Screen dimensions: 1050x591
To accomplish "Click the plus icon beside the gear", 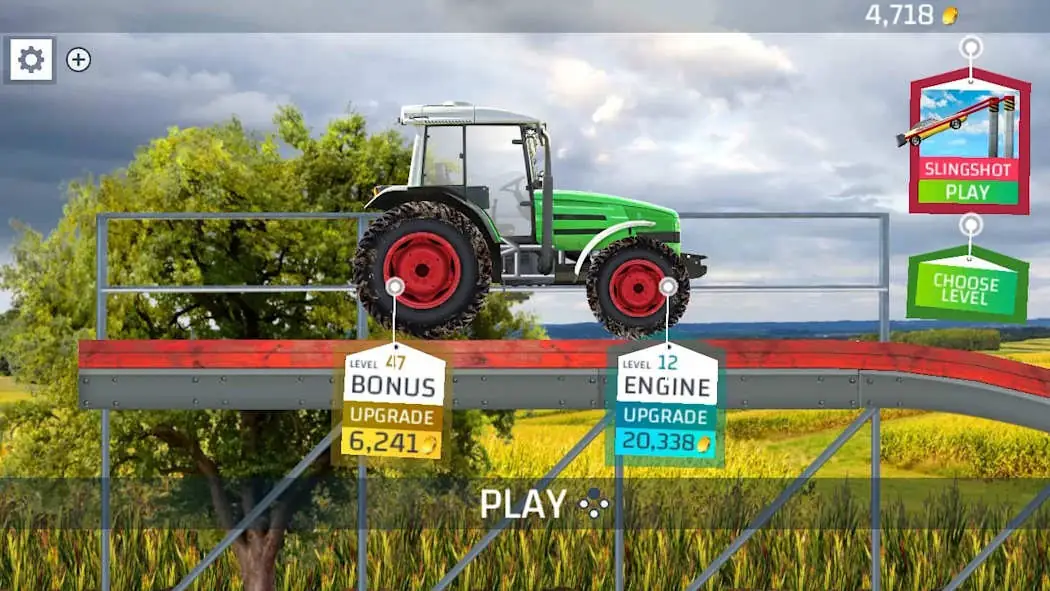I will point(78,60).
